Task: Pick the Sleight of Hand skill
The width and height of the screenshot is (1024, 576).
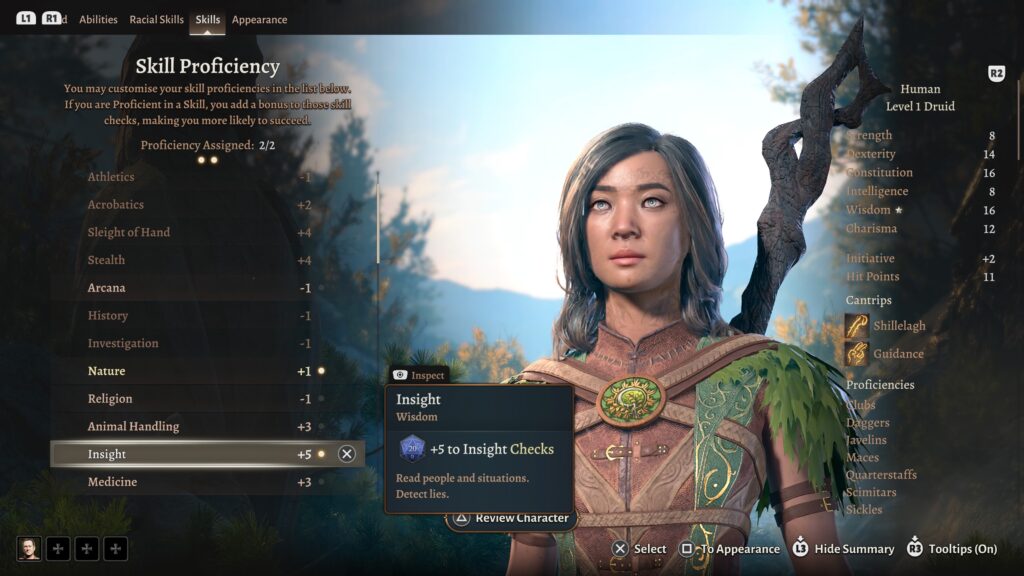Action: (x=200, y=233)
